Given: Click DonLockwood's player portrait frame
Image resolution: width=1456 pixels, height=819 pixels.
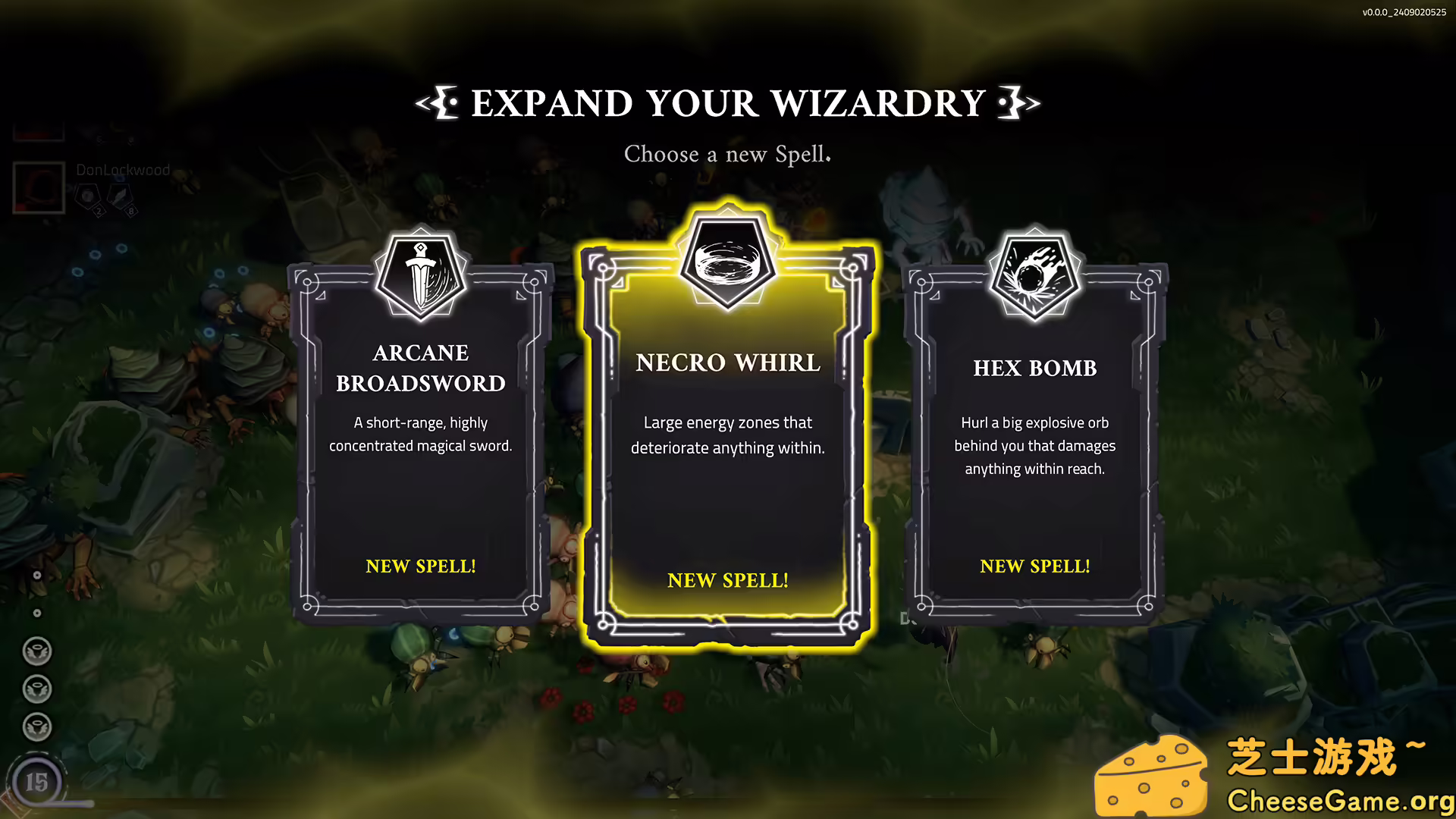Looking at the screenshot, I should tap(39, 187).
